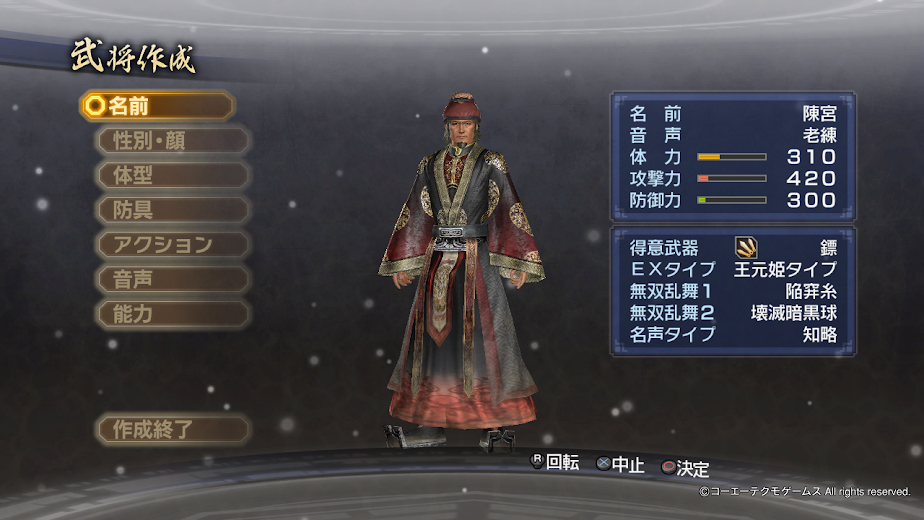924x520 pixels.
Task: Choose the 能力 ability menu entry
Action: pyautogui.click(x=172, y=314)
